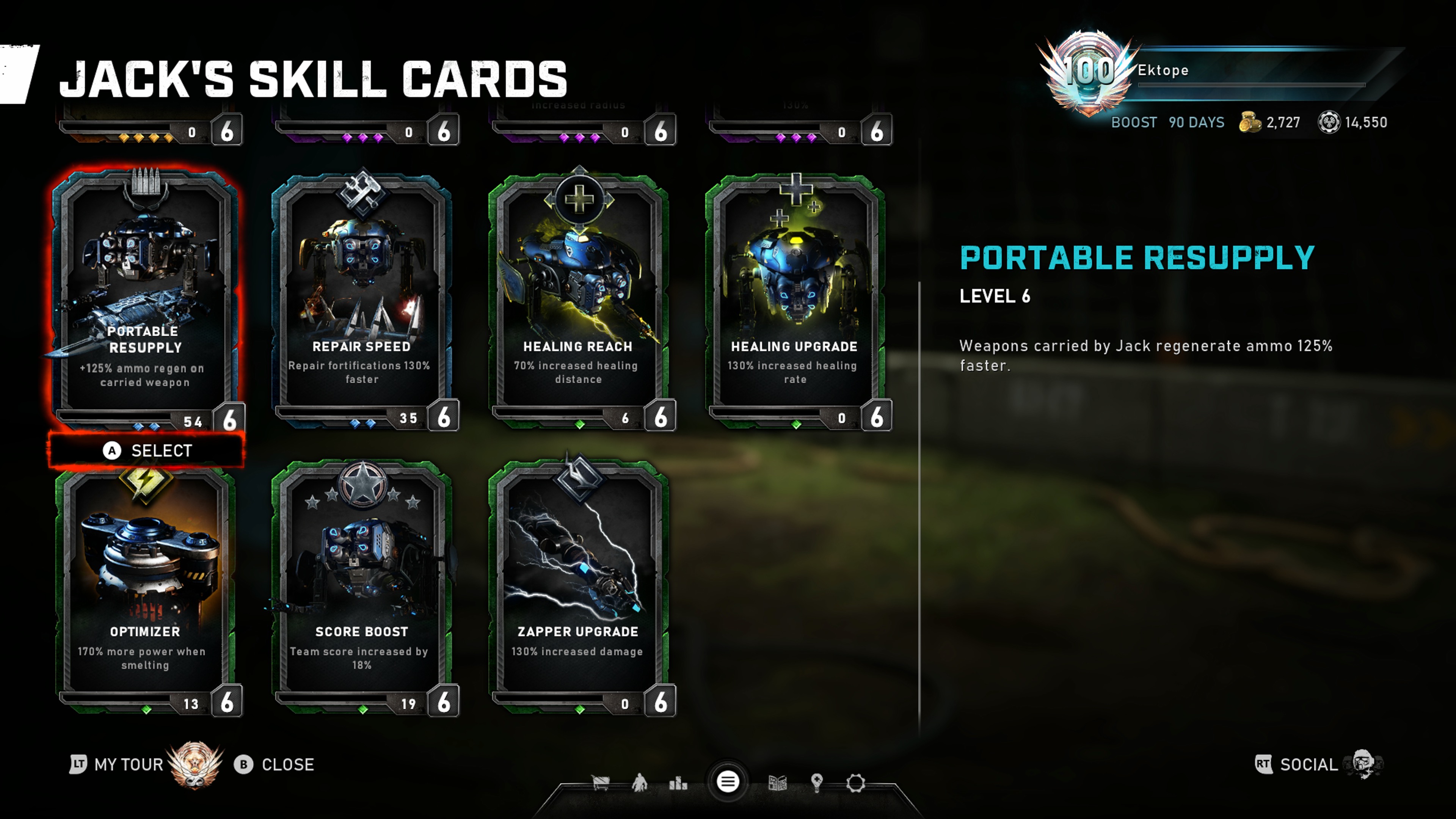Select the Score Boost card

[362, 588]
